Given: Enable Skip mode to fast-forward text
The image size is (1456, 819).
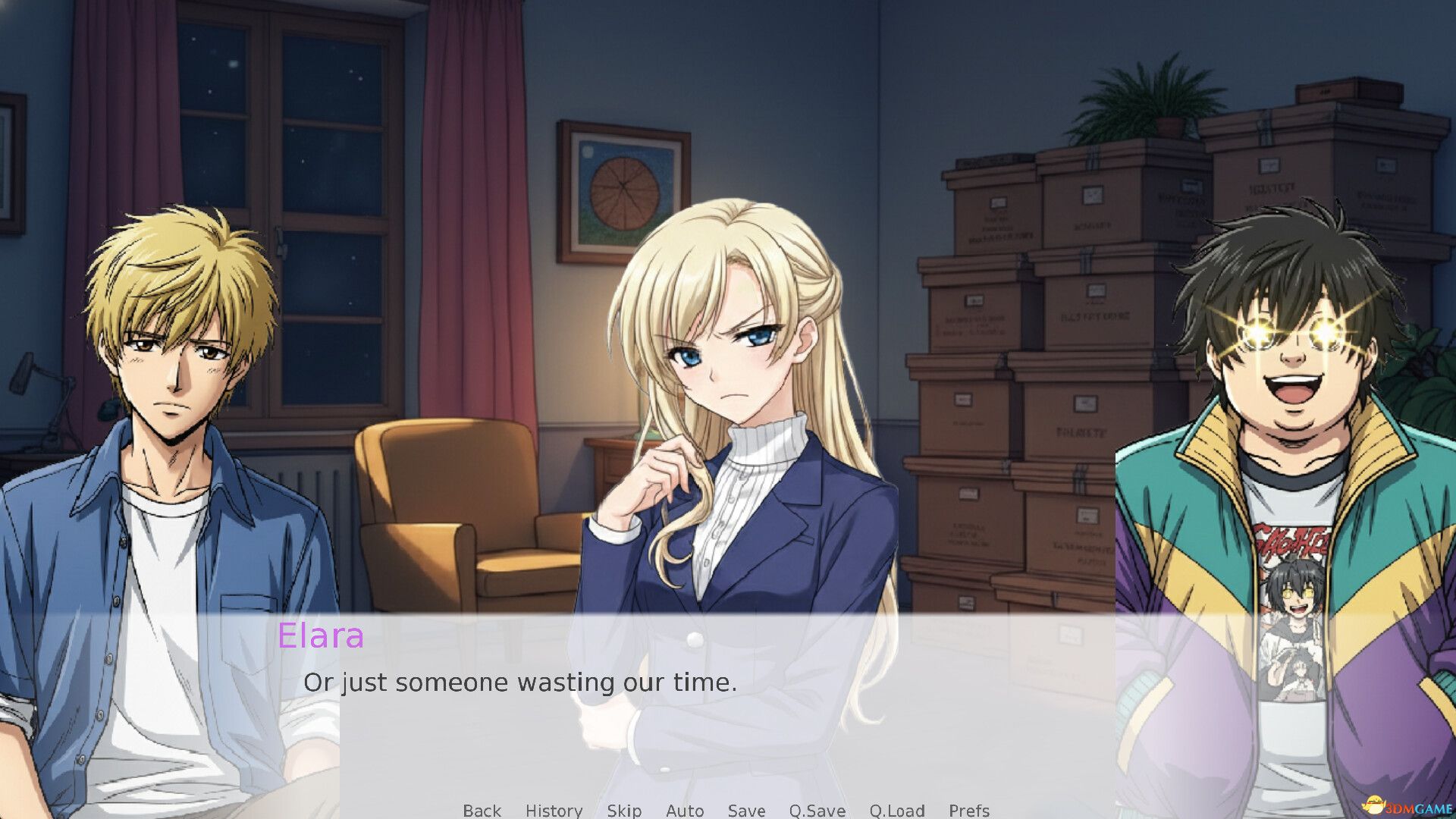Looking at the screenshot, I should [623, 811].
